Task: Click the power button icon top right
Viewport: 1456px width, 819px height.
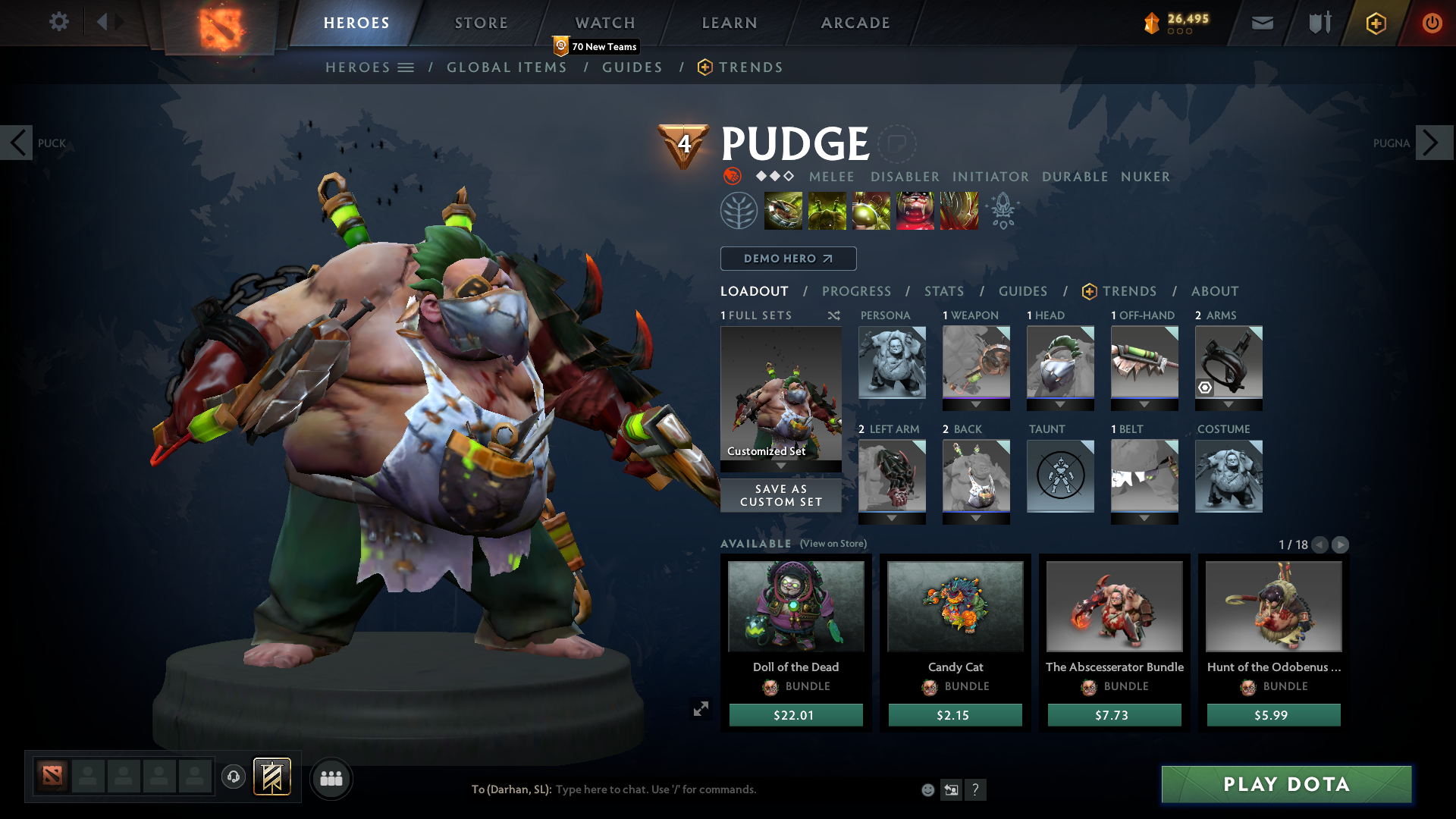Action: 1432,23
